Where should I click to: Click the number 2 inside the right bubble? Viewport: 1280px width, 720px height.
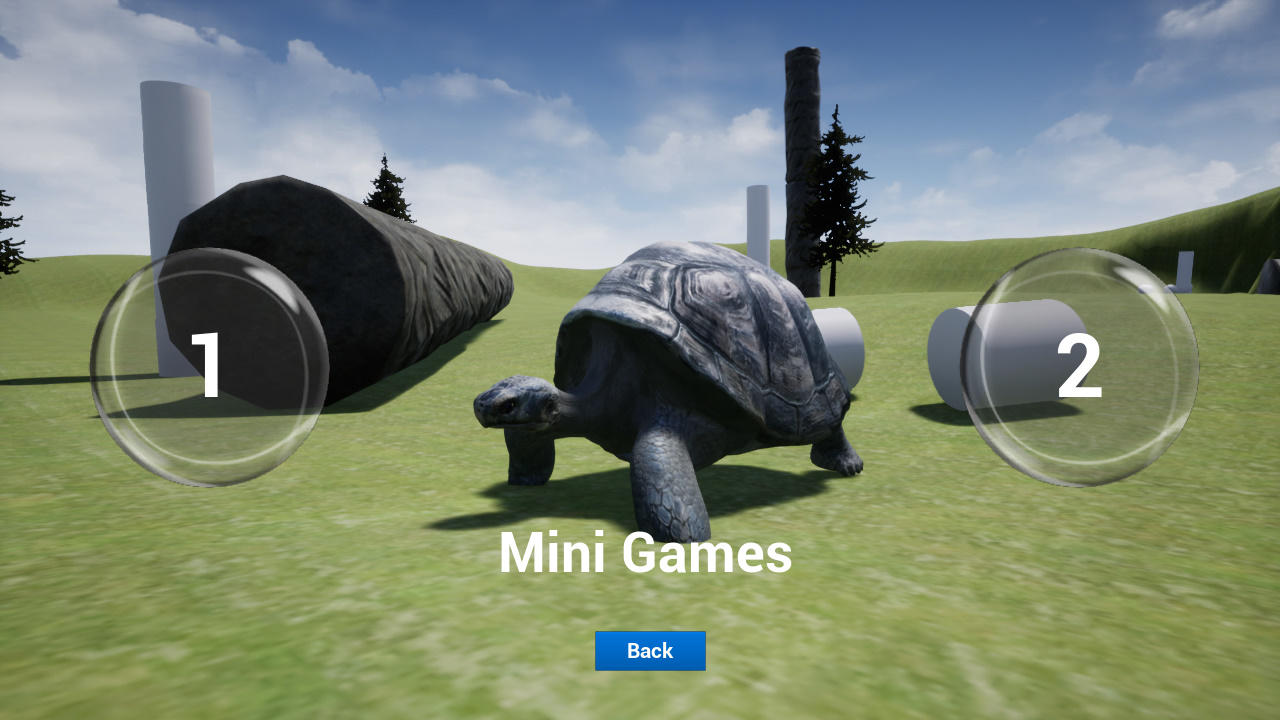point(1080,365)
